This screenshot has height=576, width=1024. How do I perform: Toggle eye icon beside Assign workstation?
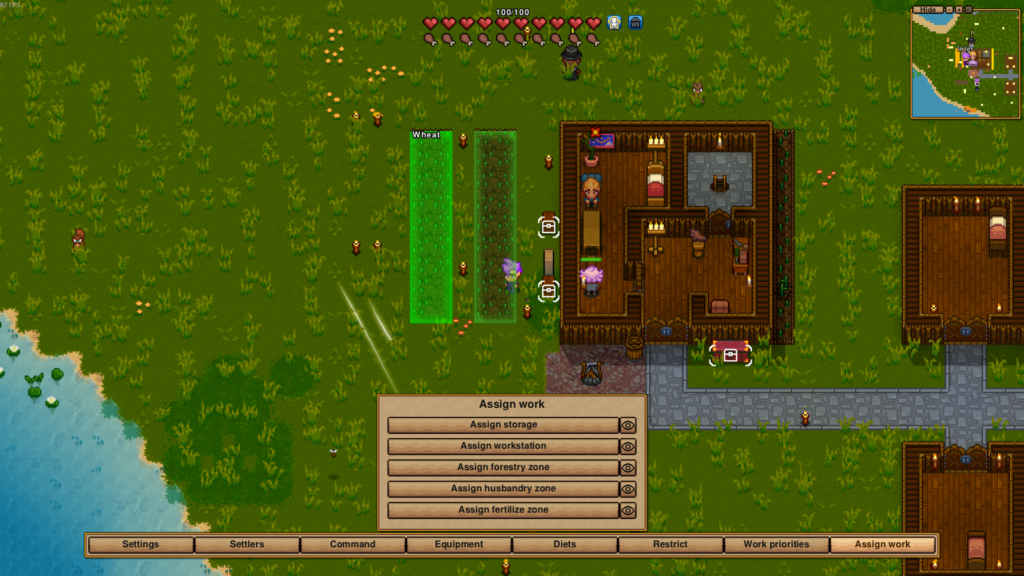[628, 446]
